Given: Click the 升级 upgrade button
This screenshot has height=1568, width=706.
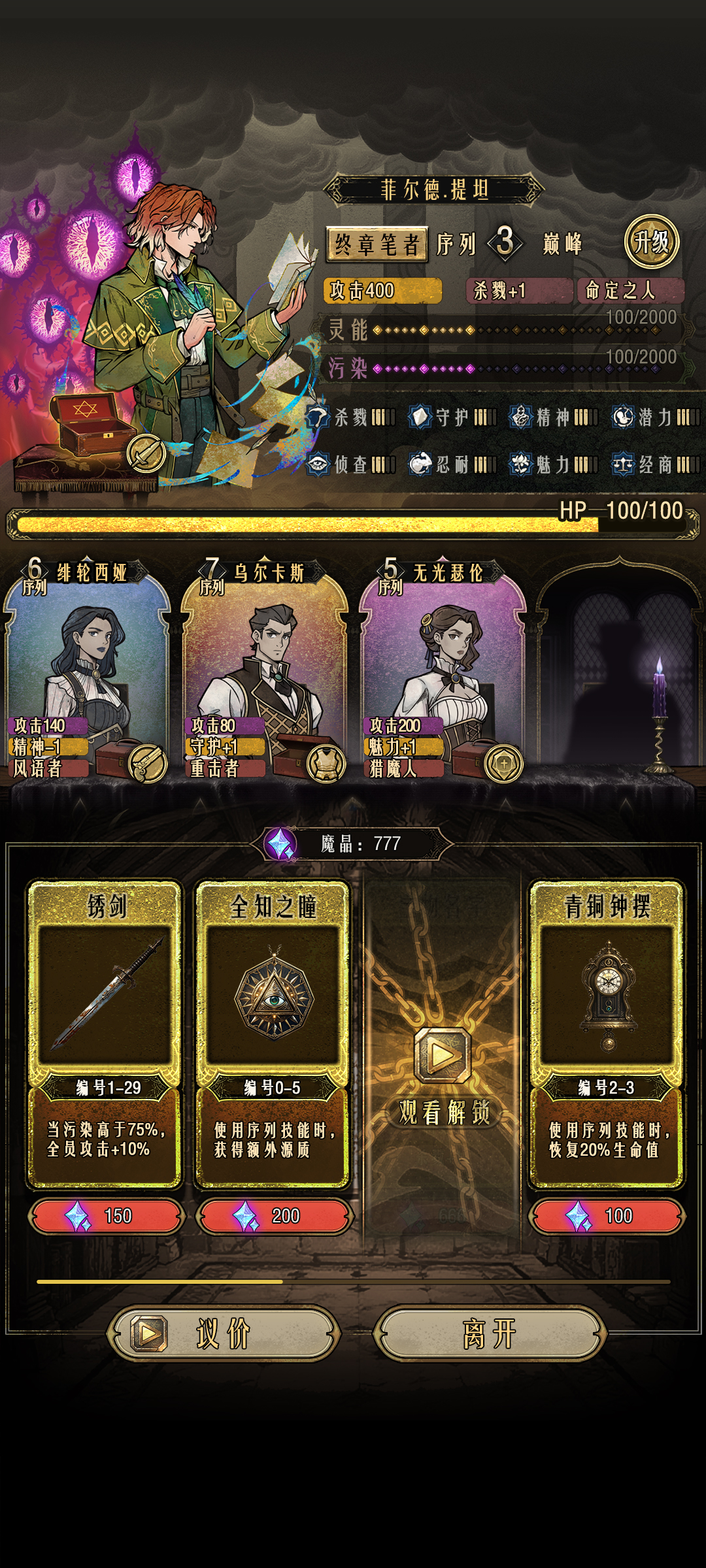Looking at the screenshot, I should [x=651, y=242].
